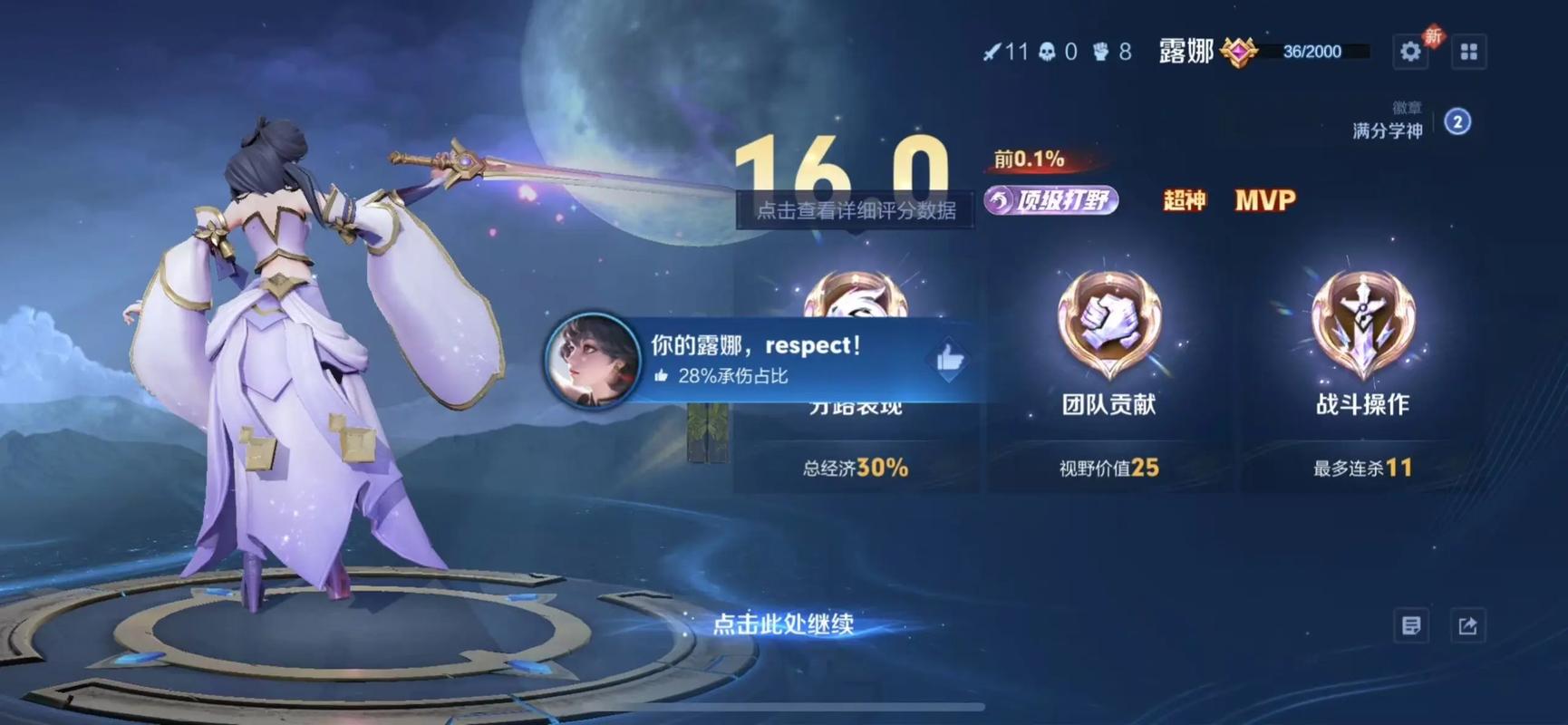Click the MVP label

pyautogui.click(x=1265, y=201)
